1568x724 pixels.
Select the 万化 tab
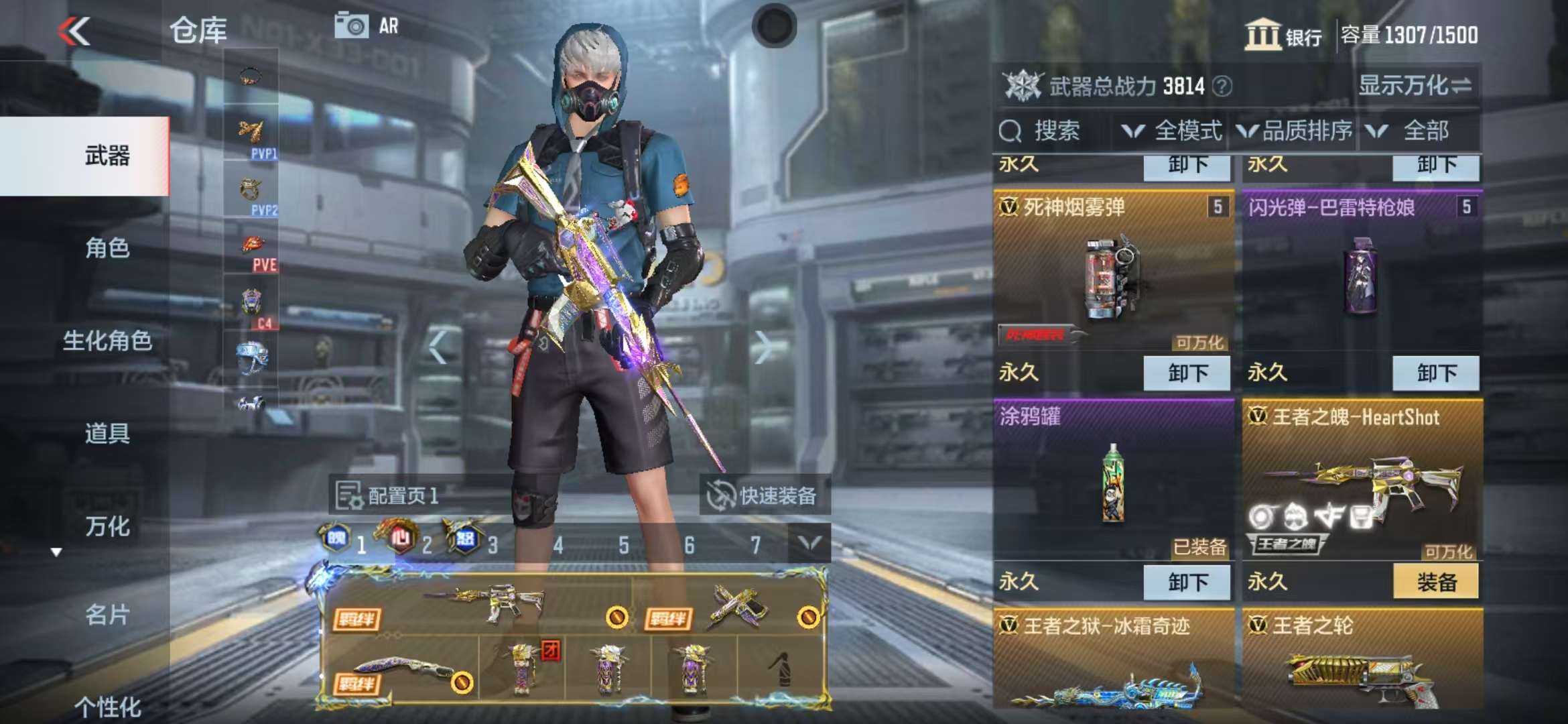107,526
